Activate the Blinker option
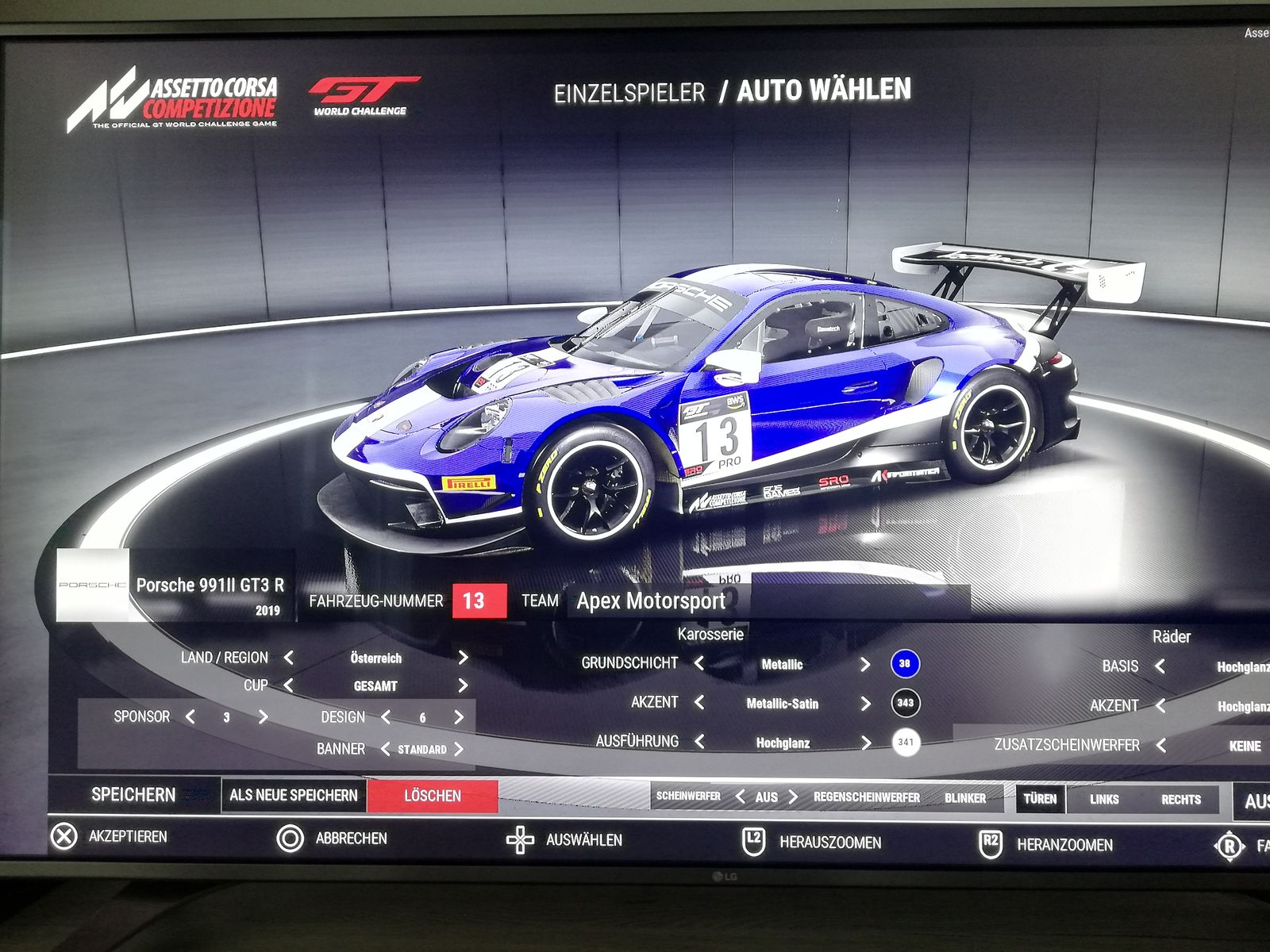This screenshot has height=952, width=1270. tap(965, 798)
